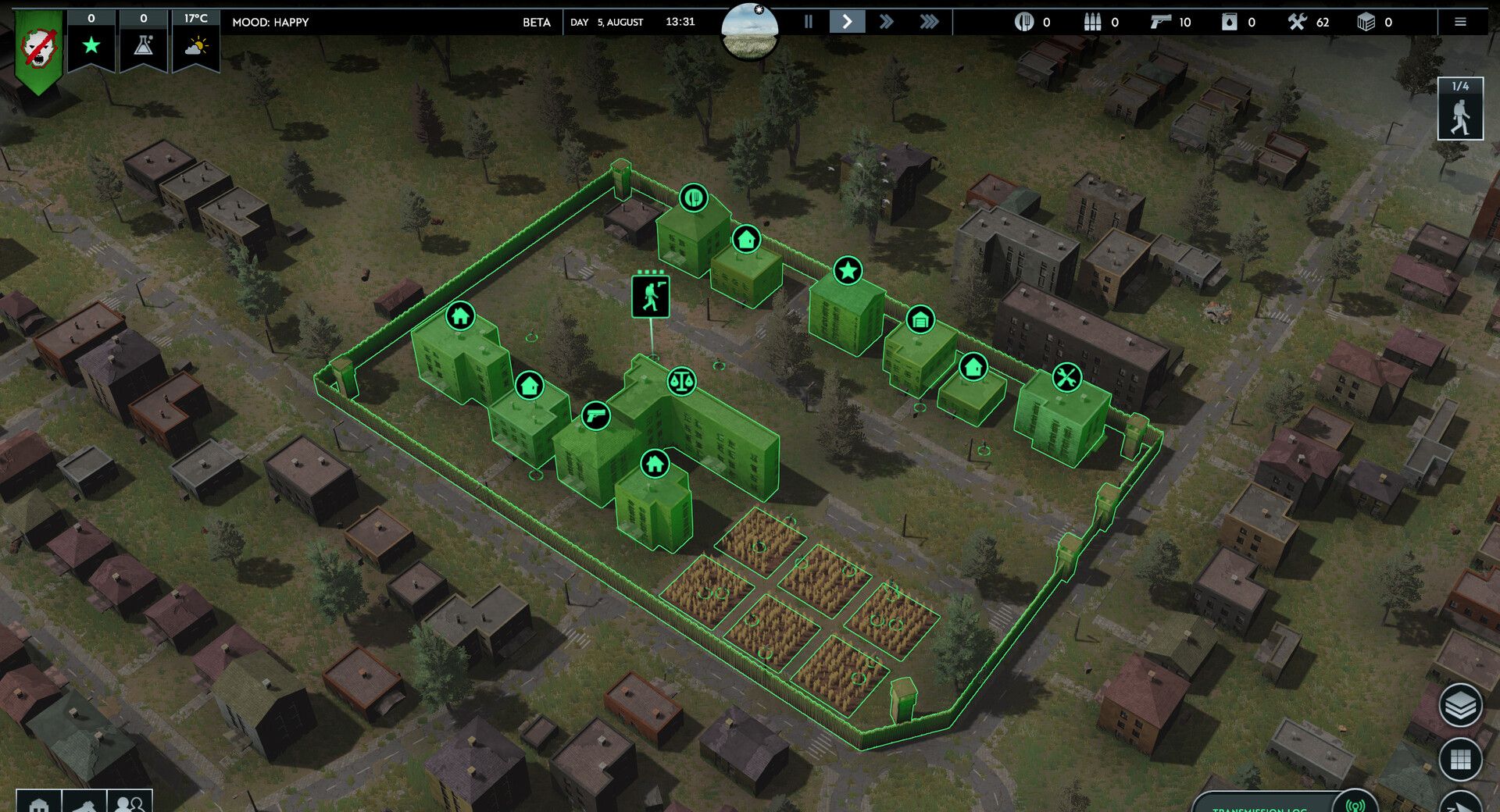This screenshot has width=1500, height=812.
Task: Select the courthouse scales building icon
Action: [682, 382]
